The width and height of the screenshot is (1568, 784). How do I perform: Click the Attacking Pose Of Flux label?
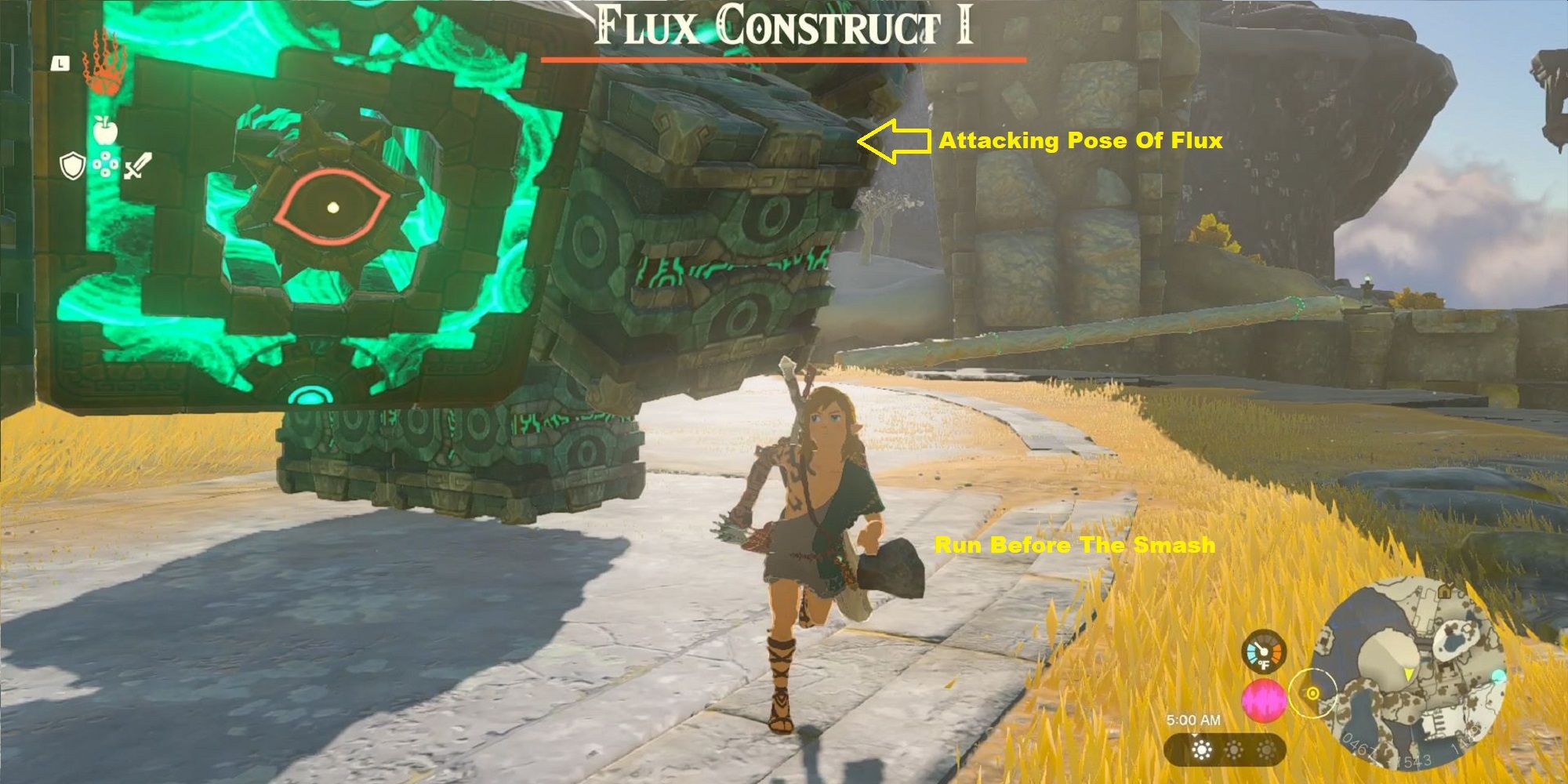1080,142
